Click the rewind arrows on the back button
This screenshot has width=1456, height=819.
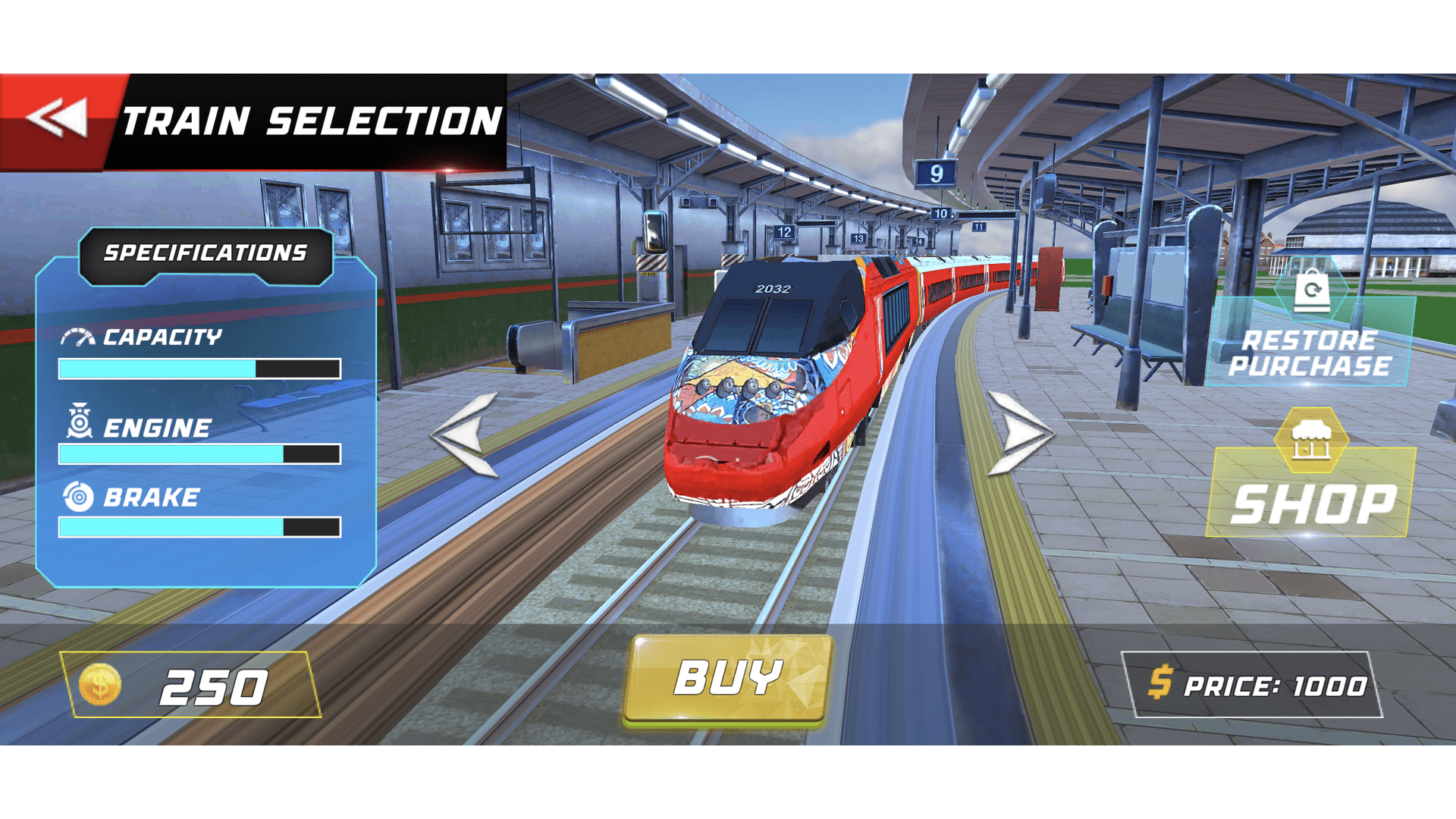pos(57,118)
